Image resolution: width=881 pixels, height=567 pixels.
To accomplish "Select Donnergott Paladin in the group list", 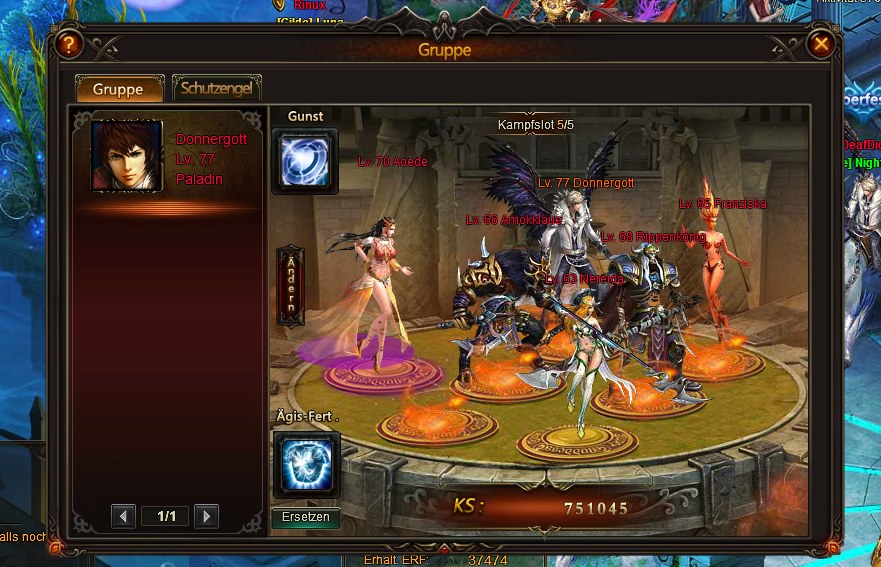I will 168,158.
